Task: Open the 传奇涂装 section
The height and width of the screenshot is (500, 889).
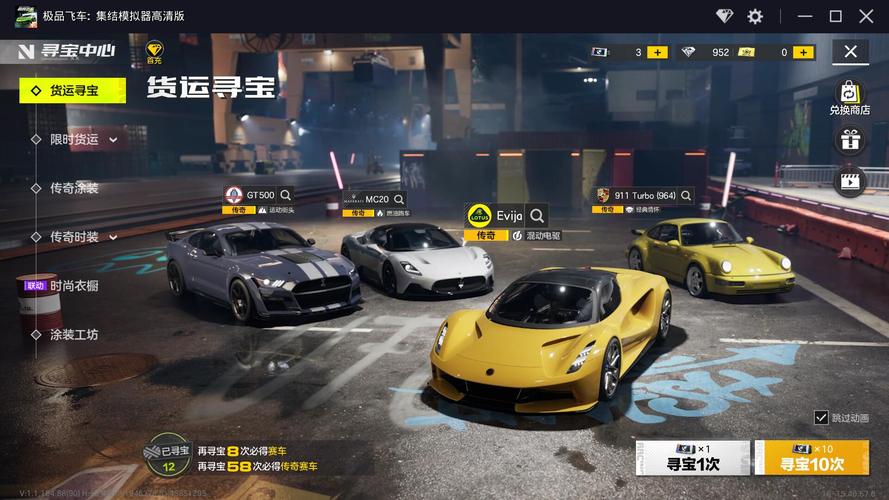Action: [74, 188]
